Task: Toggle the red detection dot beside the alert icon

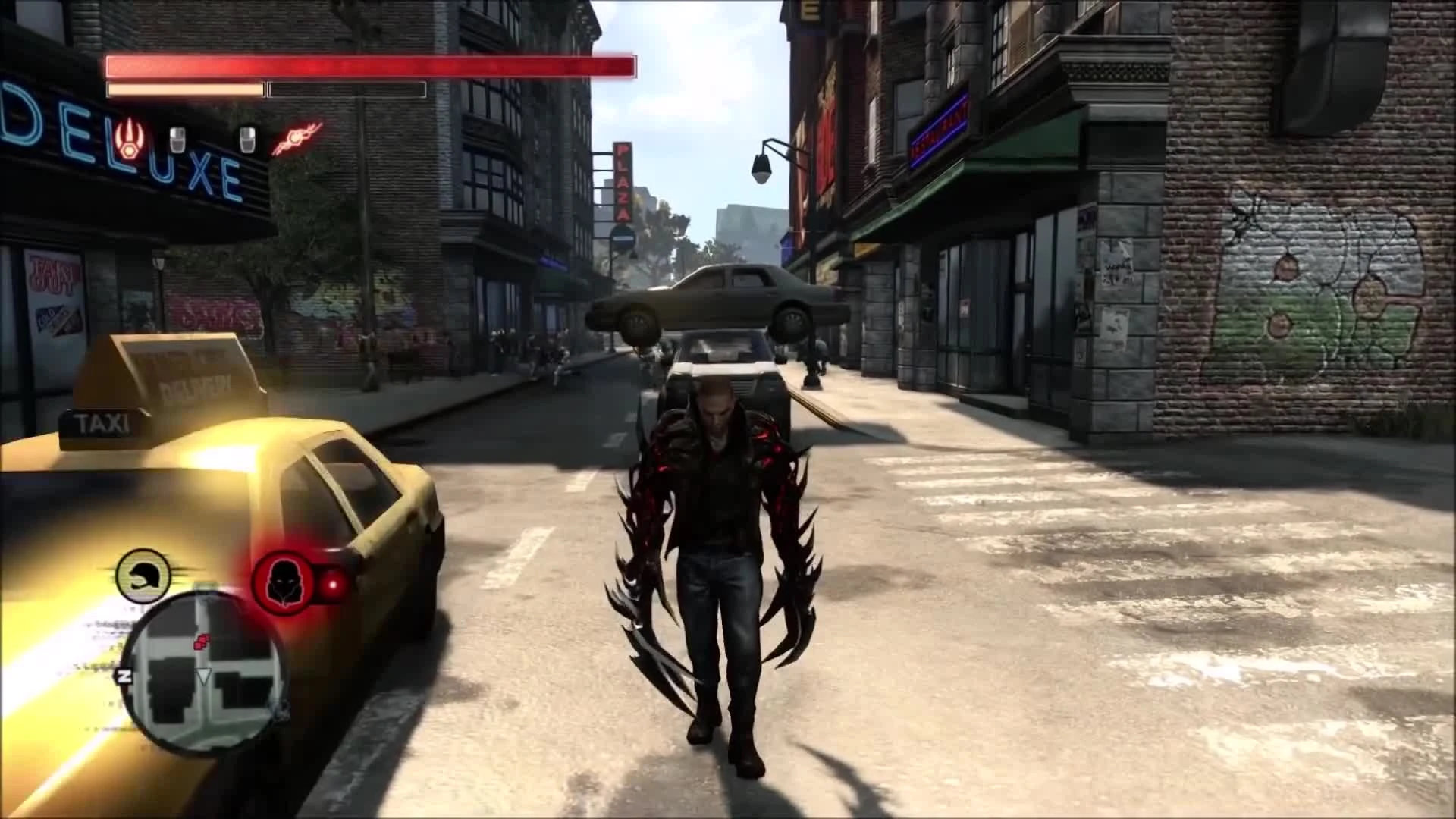Action: coord(334,585)
